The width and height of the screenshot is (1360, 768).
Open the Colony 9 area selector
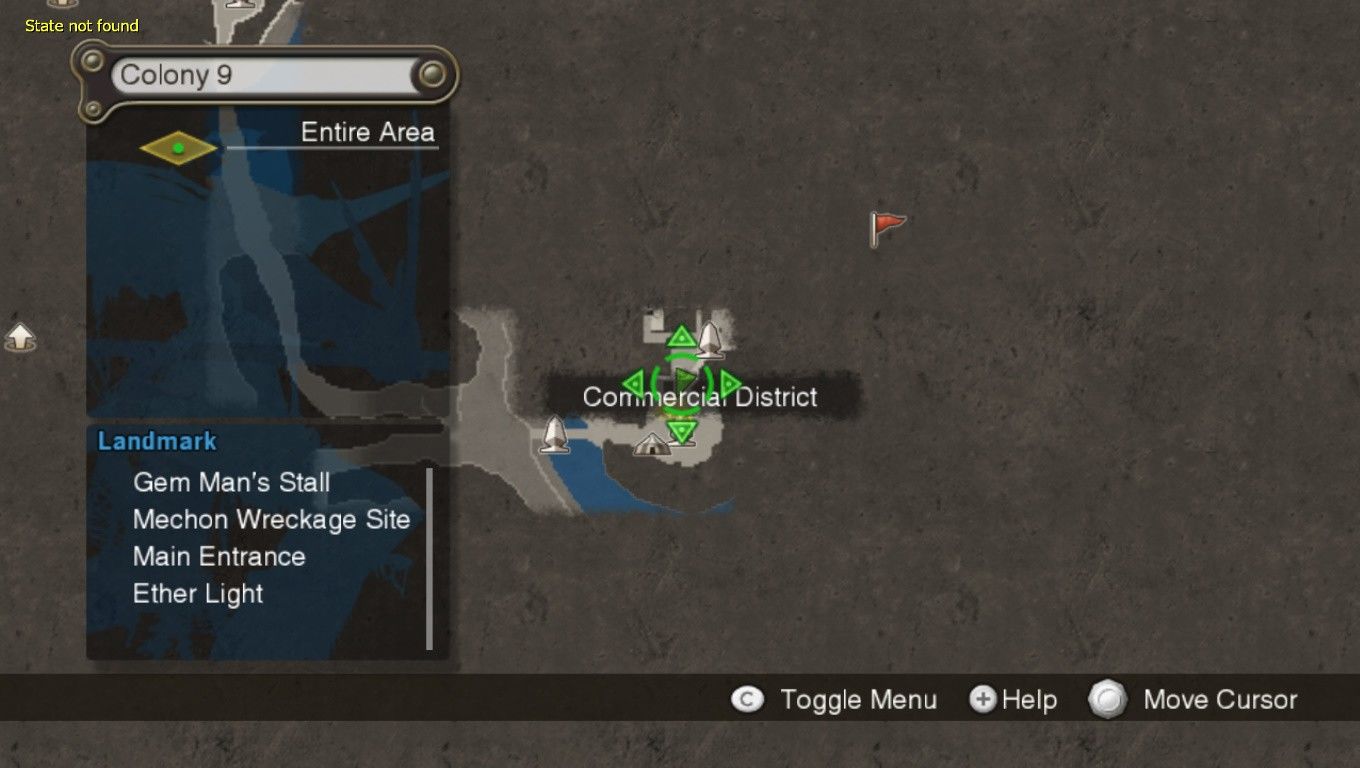[x=266, y=75]
